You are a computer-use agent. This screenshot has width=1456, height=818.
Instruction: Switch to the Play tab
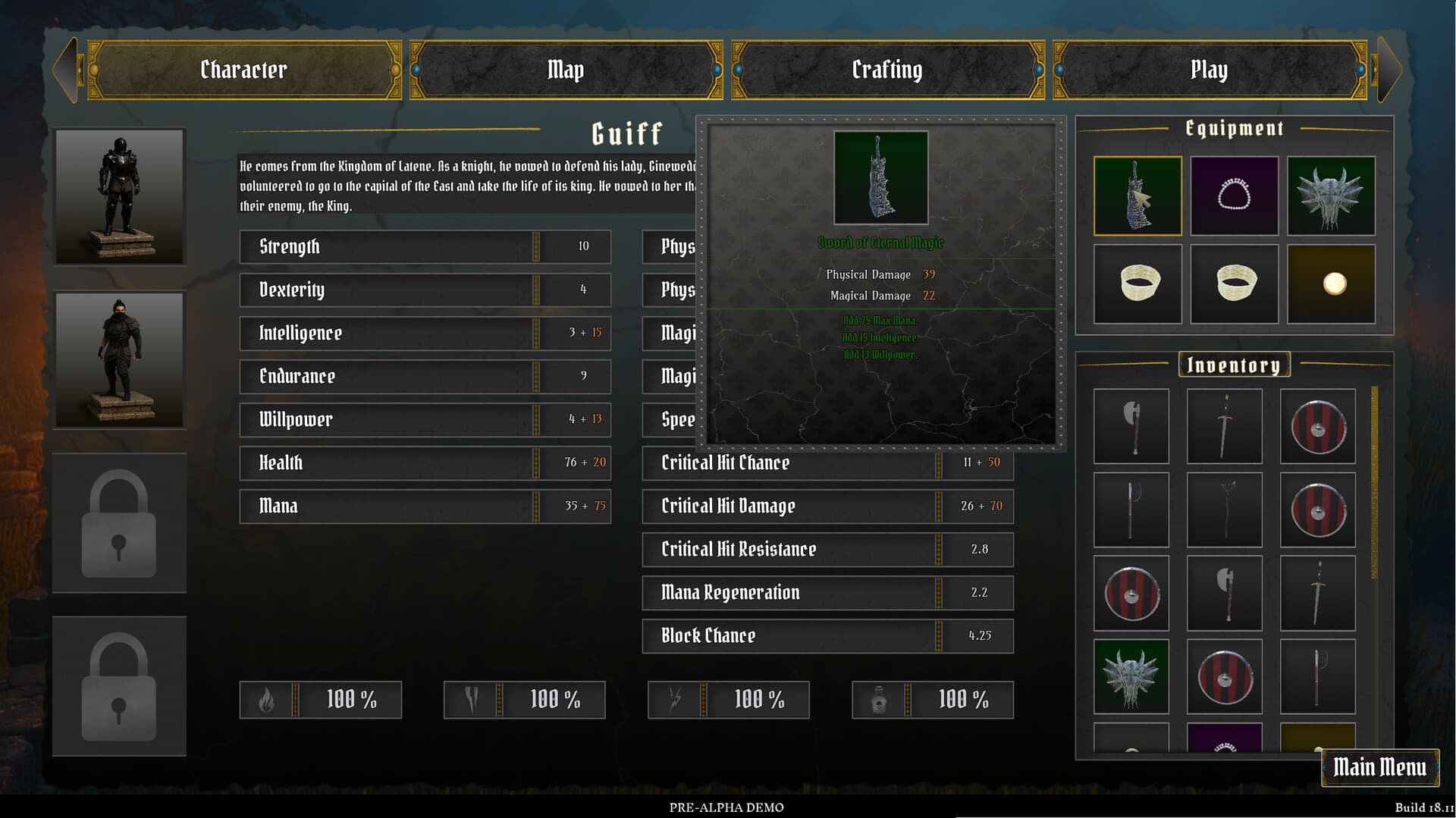(x=1209, y=70)
